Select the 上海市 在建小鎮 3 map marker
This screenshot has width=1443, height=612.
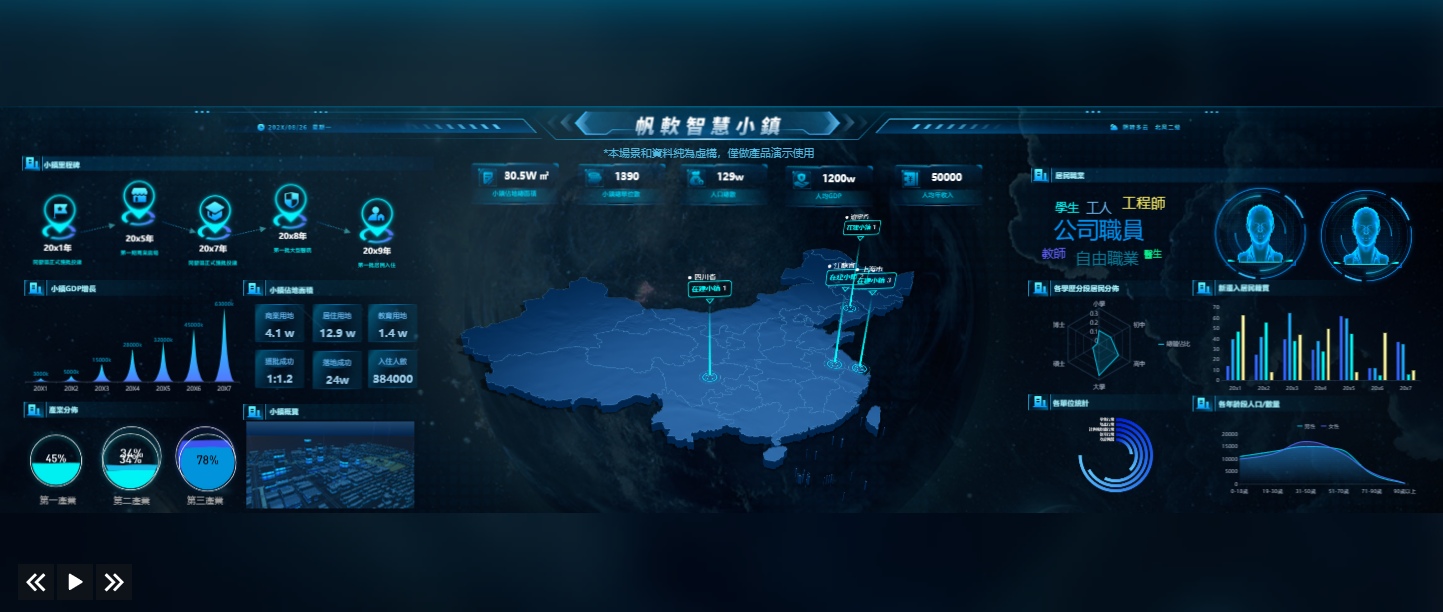[x=873, y=281]
